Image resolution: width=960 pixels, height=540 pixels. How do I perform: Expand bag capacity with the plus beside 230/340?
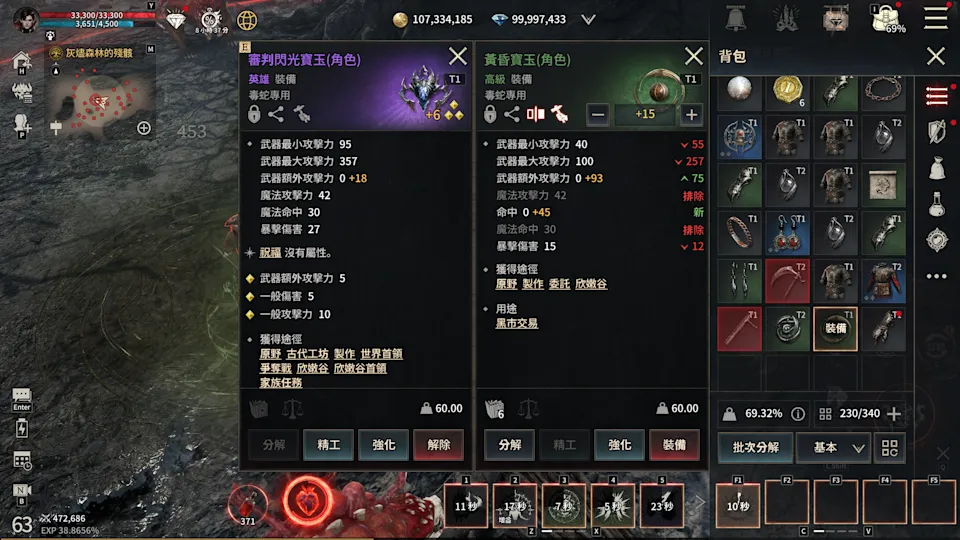coord(894,413)
